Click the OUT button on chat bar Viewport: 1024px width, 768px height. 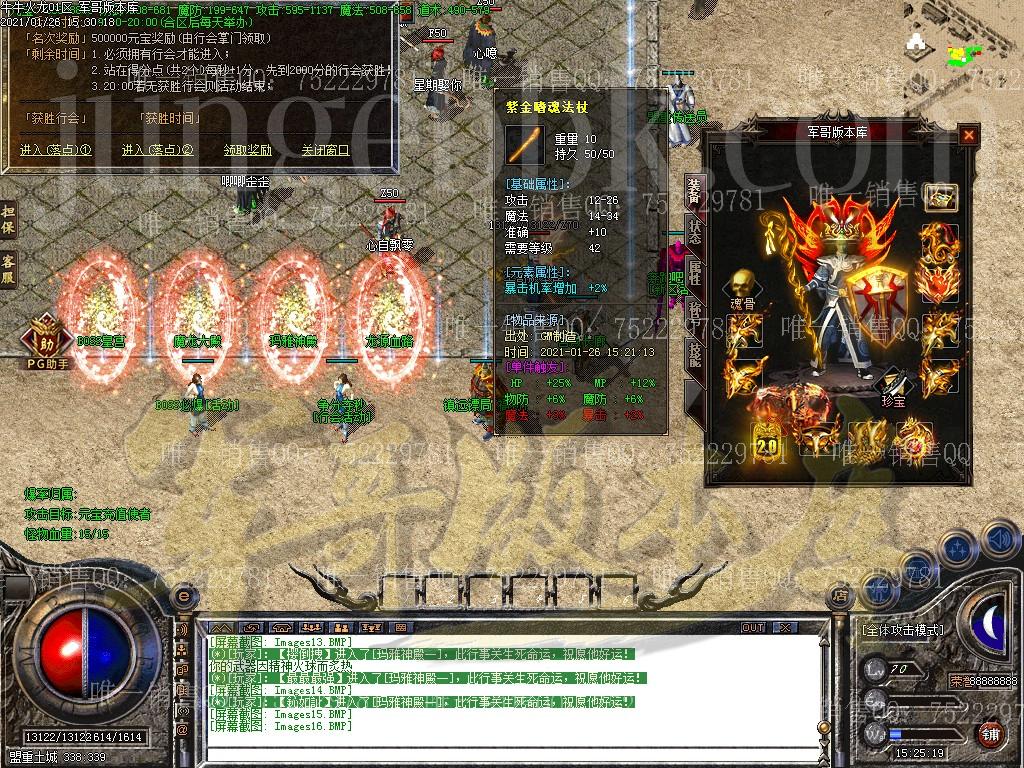coord(753,627)
